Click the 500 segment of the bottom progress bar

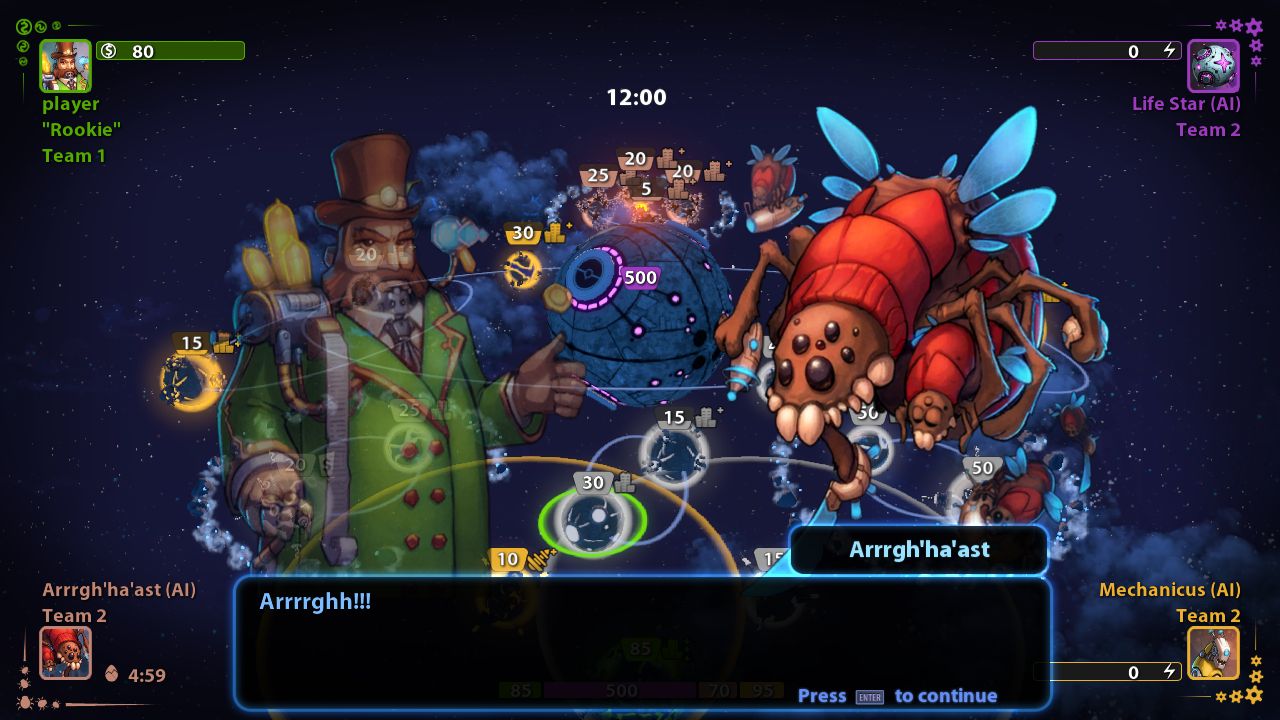pos(620,690)
